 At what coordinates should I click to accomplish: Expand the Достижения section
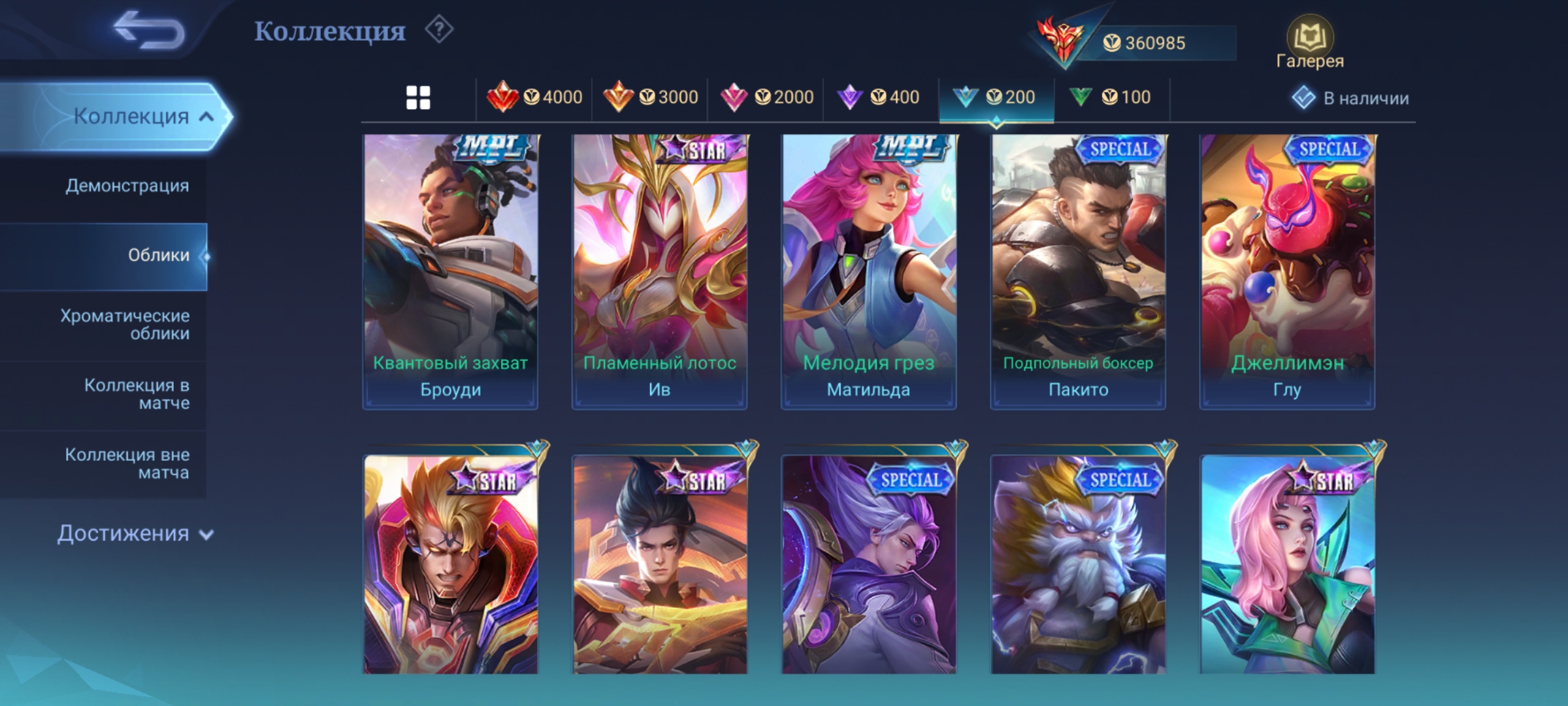coord(135,533)
